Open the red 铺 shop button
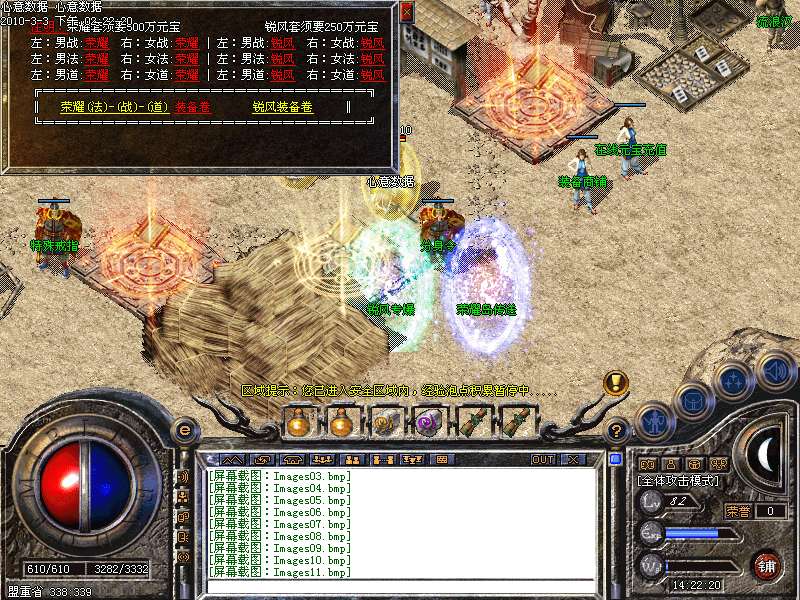This screenshot has height=600, width=800. pyautogui.click(x=766, y=565)
